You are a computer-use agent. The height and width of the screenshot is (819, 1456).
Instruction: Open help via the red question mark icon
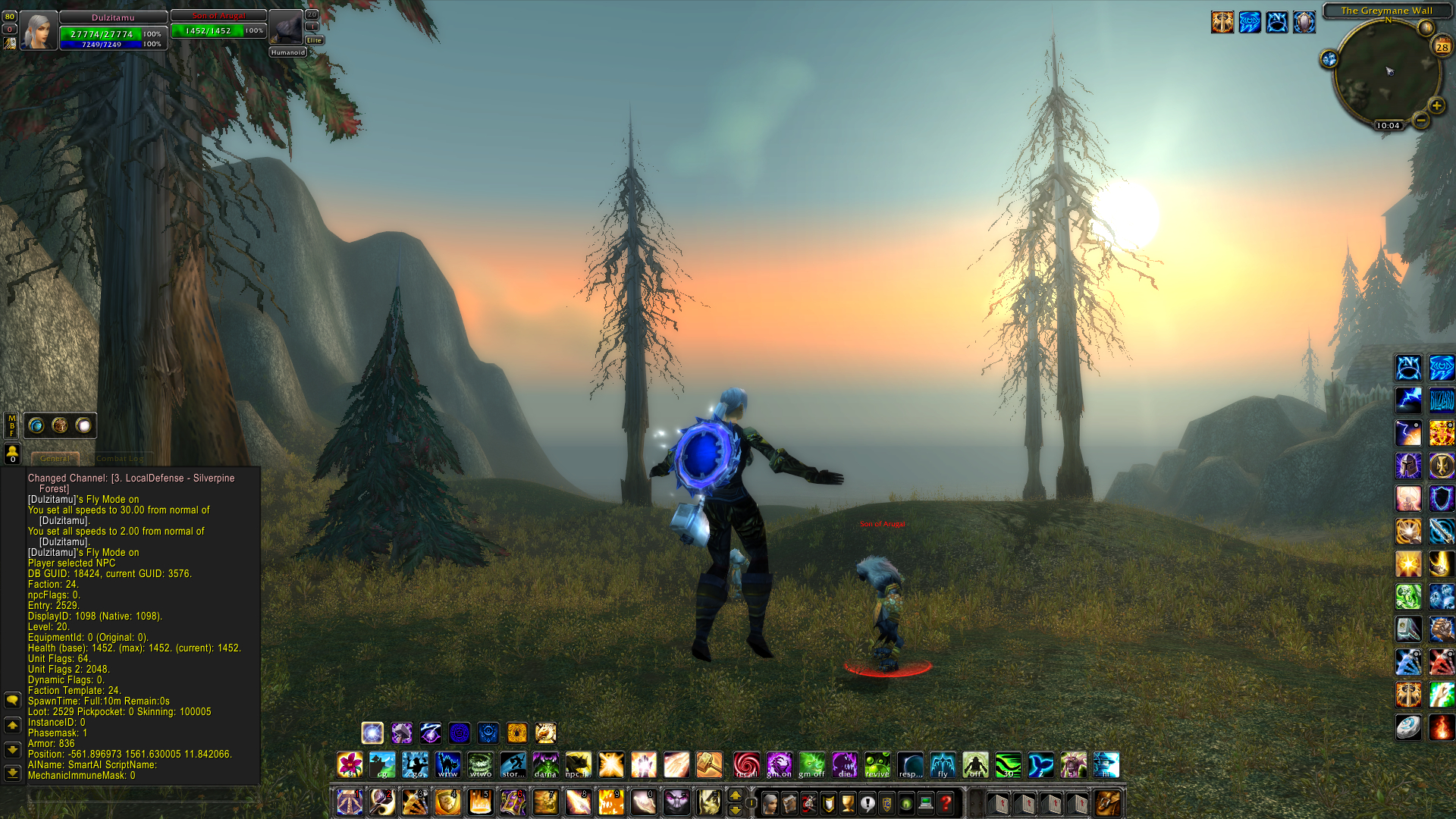[x=944, y=803]
